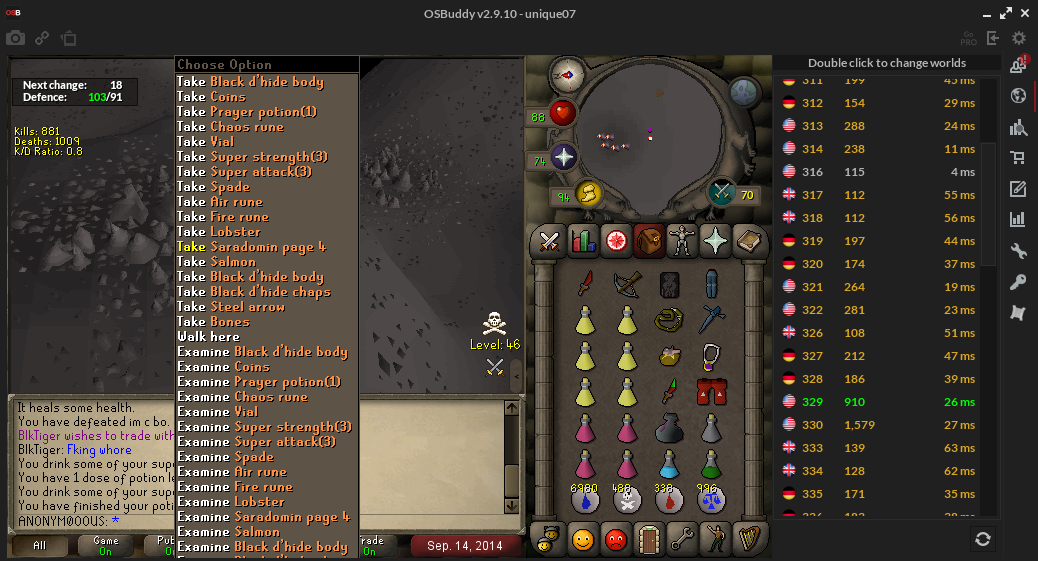1038x561 pixels.
Task: Open the Logout door tab
Action: (x=649, y=540)
